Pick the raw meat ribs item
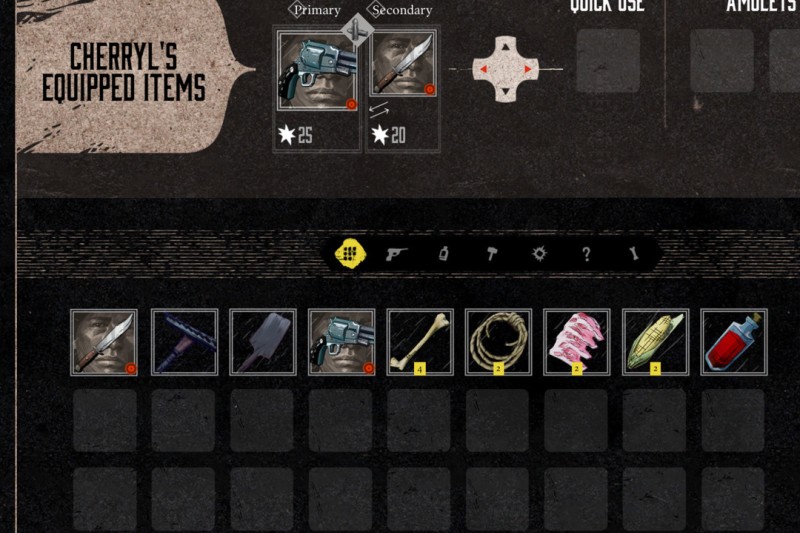The height and width of the screenshot is (533, 800). [577, 342]
